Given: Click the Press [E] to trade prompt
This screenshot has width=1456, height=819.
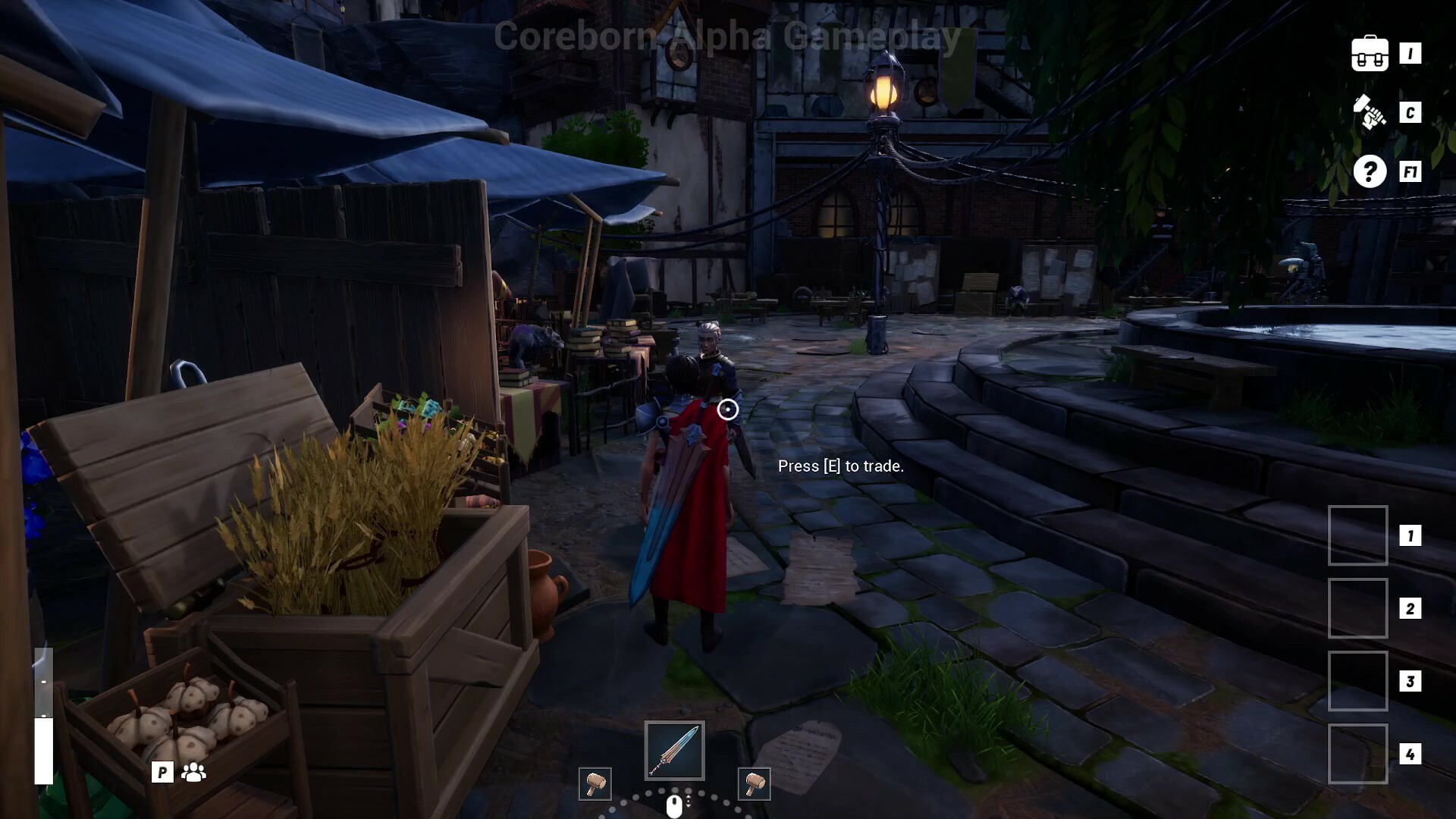Looking at the screenshot, I should tap(841, 466).
